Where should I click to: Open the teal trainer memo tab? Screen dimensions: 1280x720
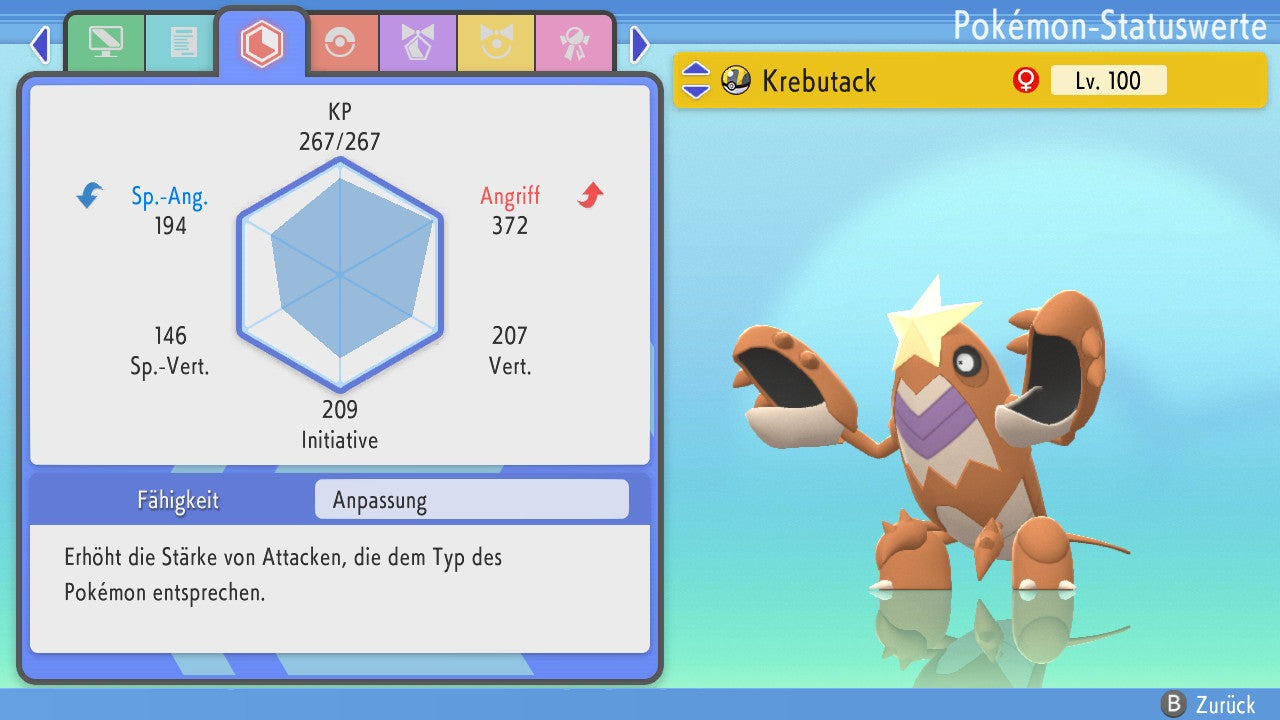[x=182, y=43]
